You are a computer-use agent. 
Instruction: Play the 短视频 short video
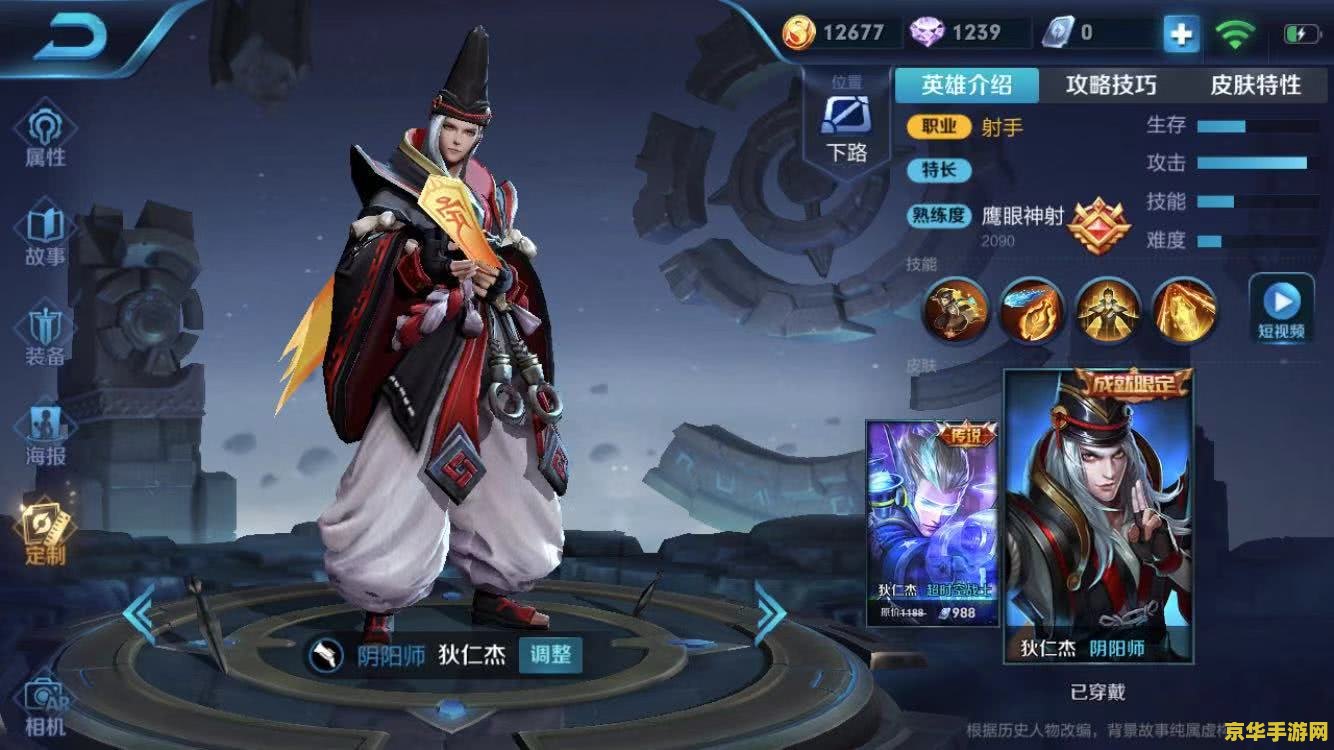[x=1281, y=308]
